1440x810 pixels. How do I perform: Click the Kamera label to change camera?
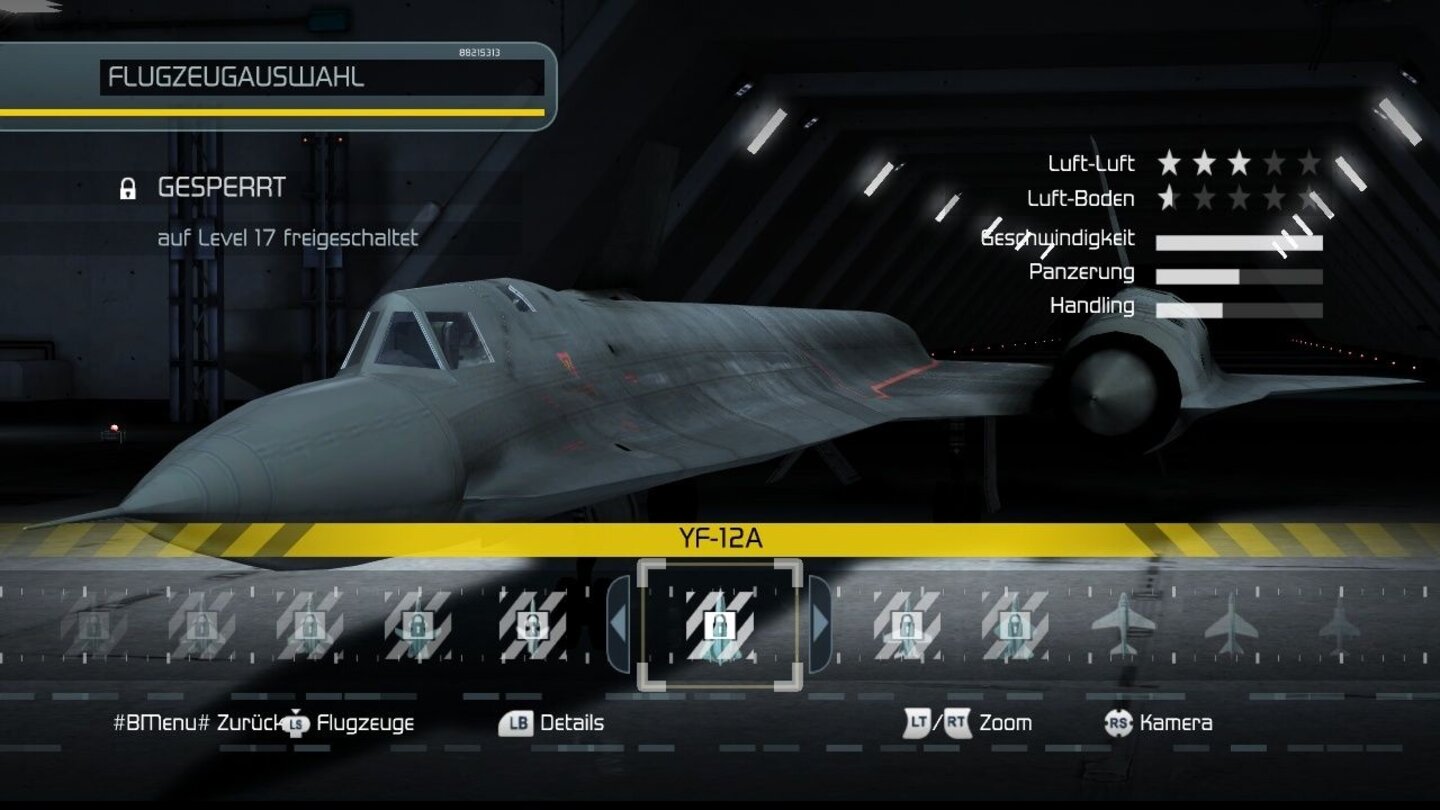1174,722
